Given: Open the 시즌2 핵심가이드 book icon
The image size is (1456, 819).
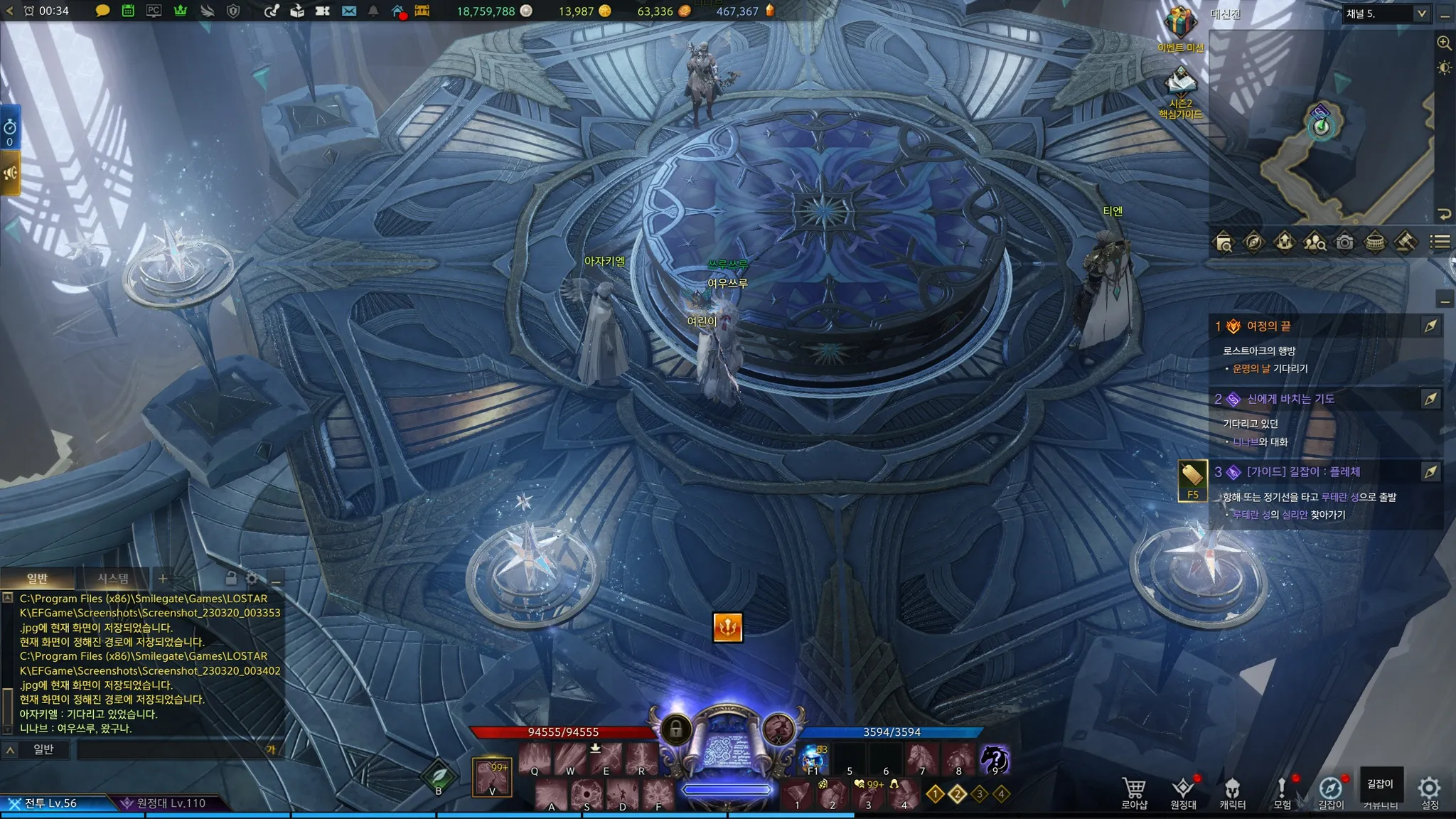Looking at the screenshot, I should [1180, 85].
